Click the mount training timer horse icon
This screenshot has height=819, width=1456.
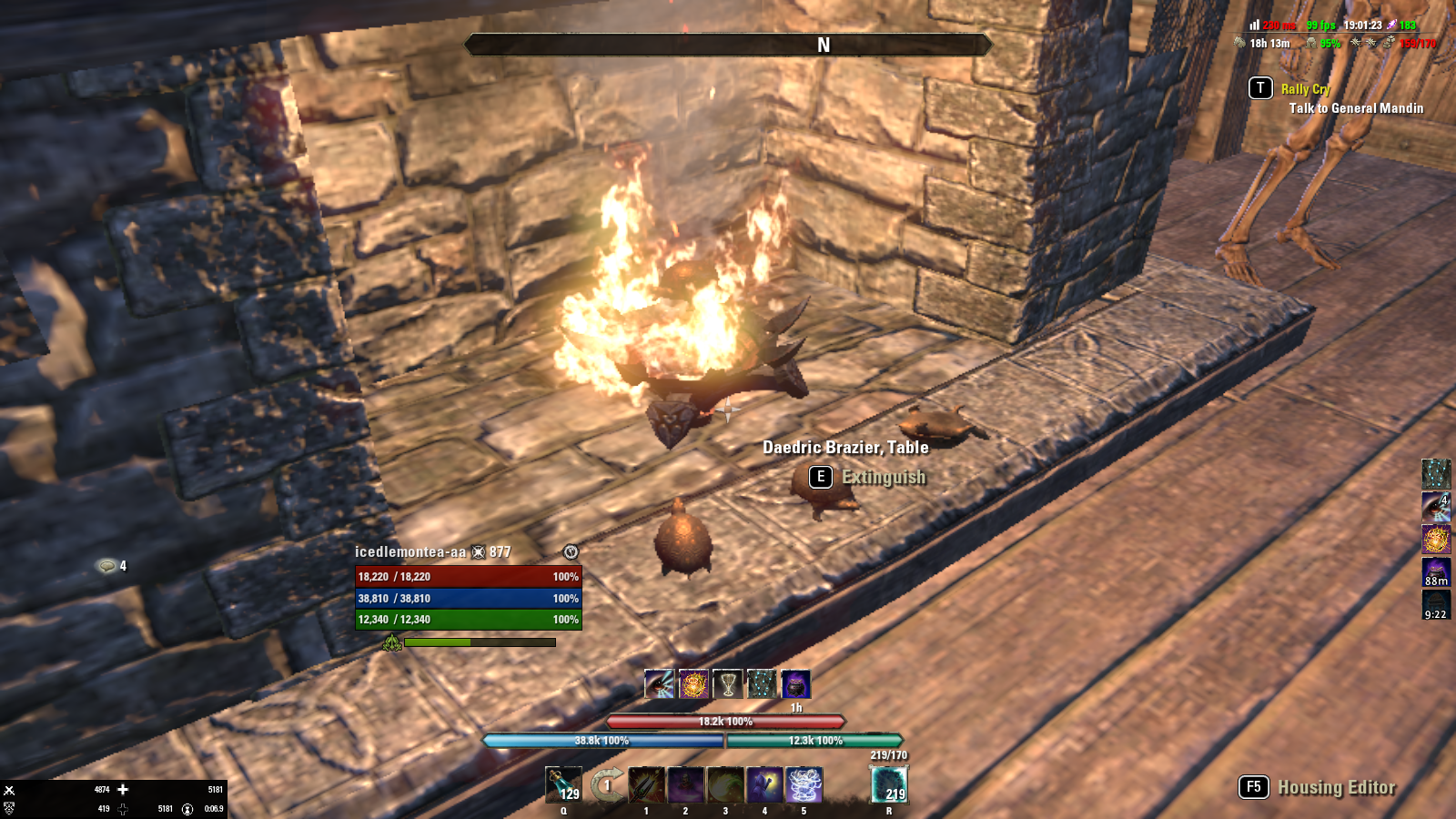pyautogui.click(x=1239, y=43)
